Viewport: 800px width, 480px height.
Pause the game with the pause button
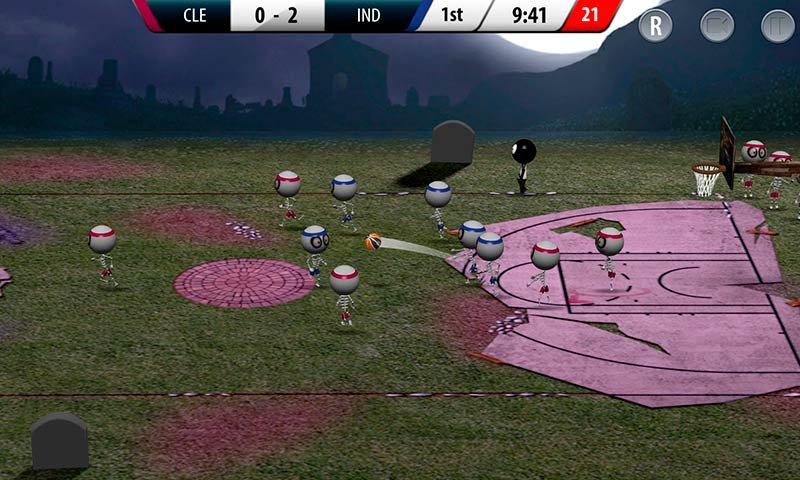click(777, 25)
